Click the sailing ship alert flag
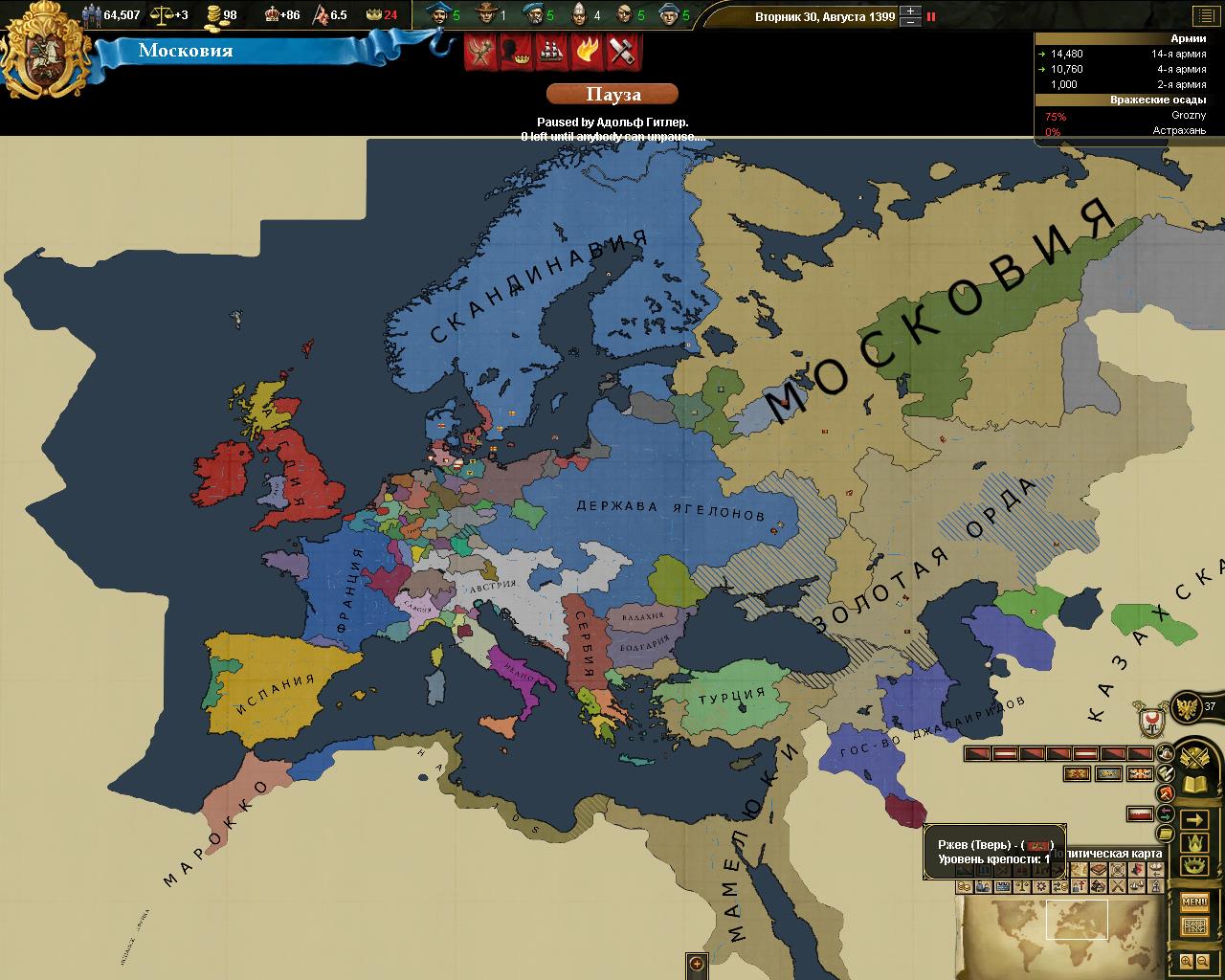1225x980 pixels. [x=553, y=52]
